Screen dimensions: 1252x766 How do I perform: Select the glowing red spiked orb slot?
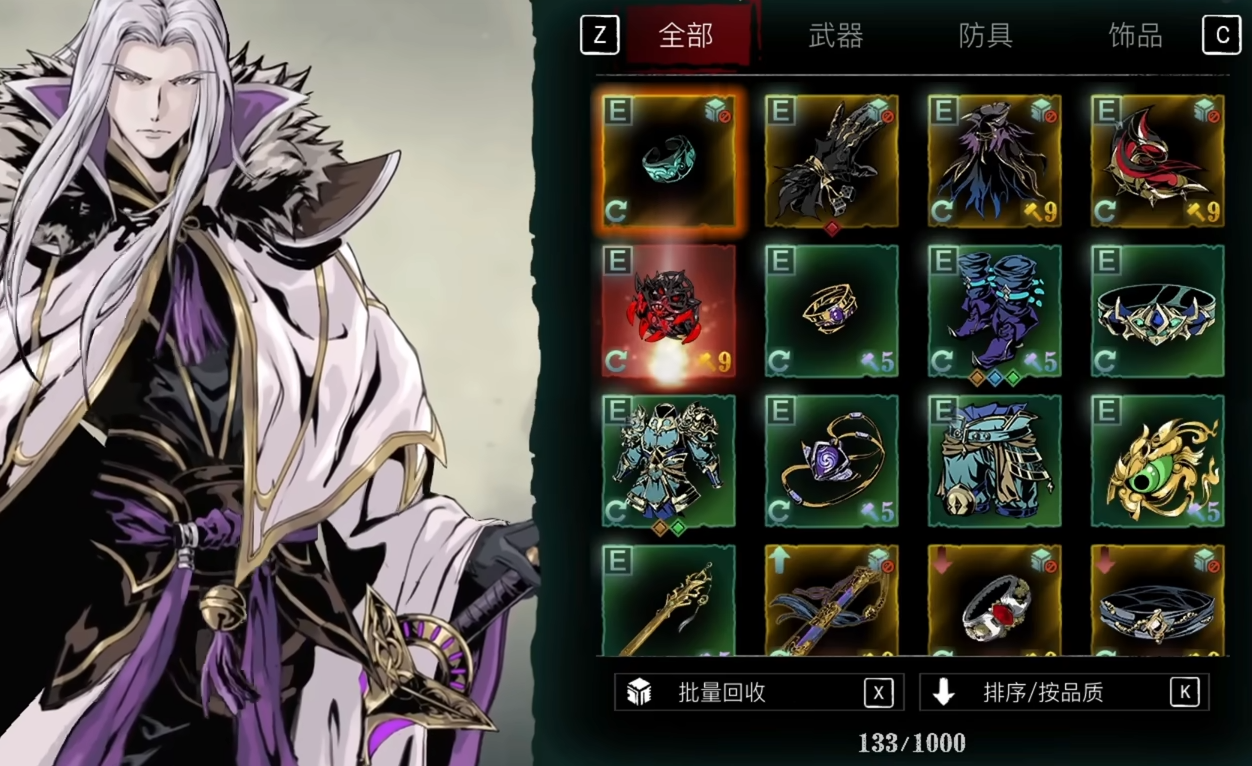tap(668, 311)
